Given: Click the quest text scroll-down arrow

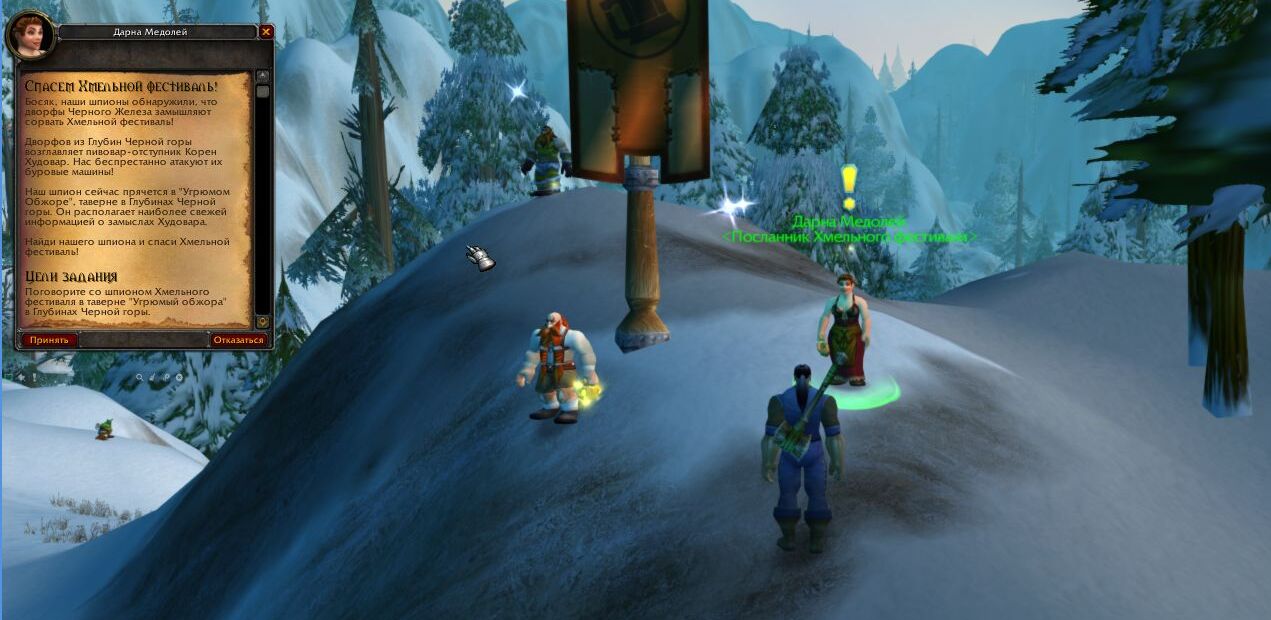Looking at the screenshot, I should pos(263,322).
